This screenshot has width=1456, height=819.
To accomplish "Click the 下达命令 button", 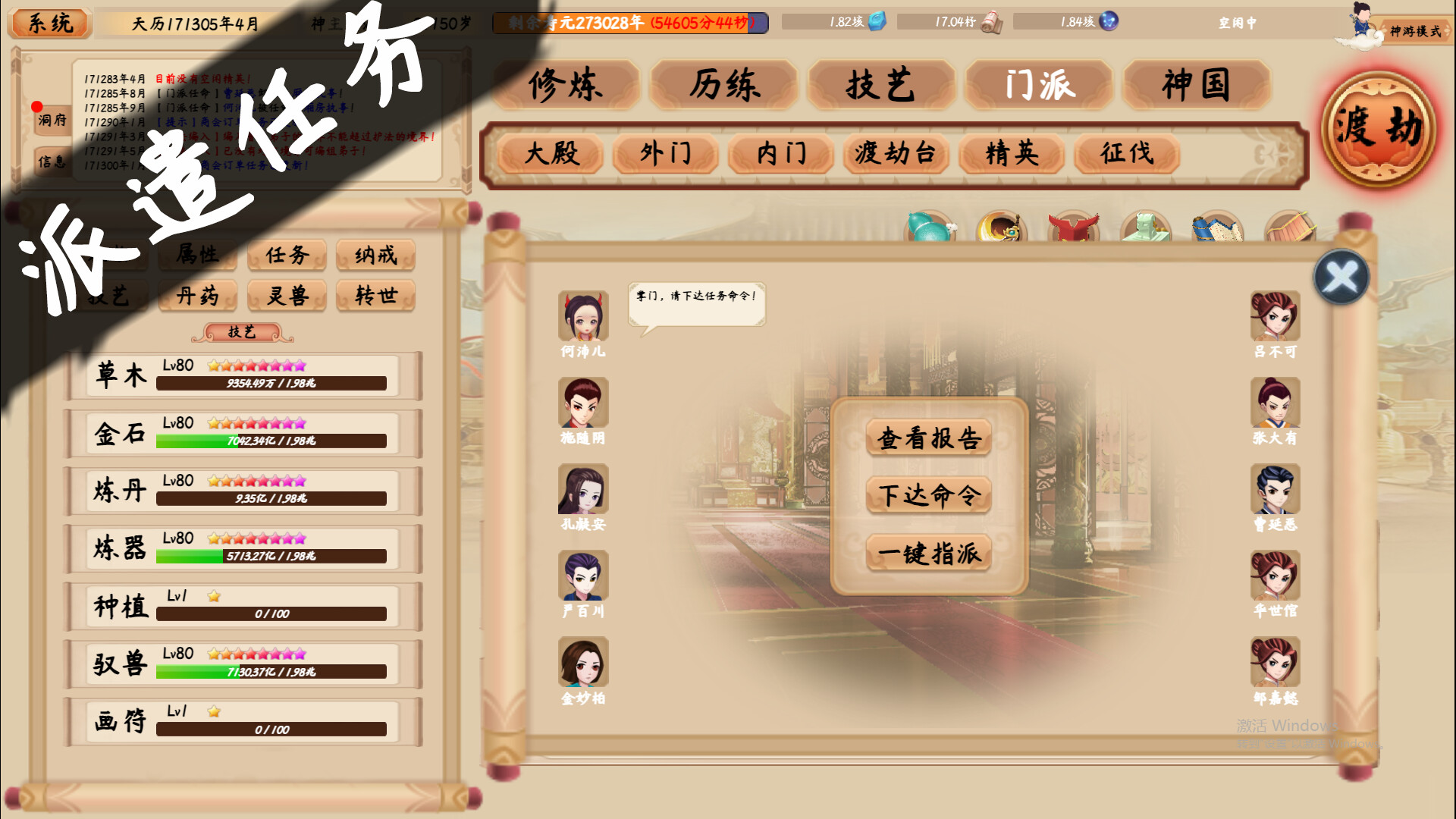I will pos(928,496).
